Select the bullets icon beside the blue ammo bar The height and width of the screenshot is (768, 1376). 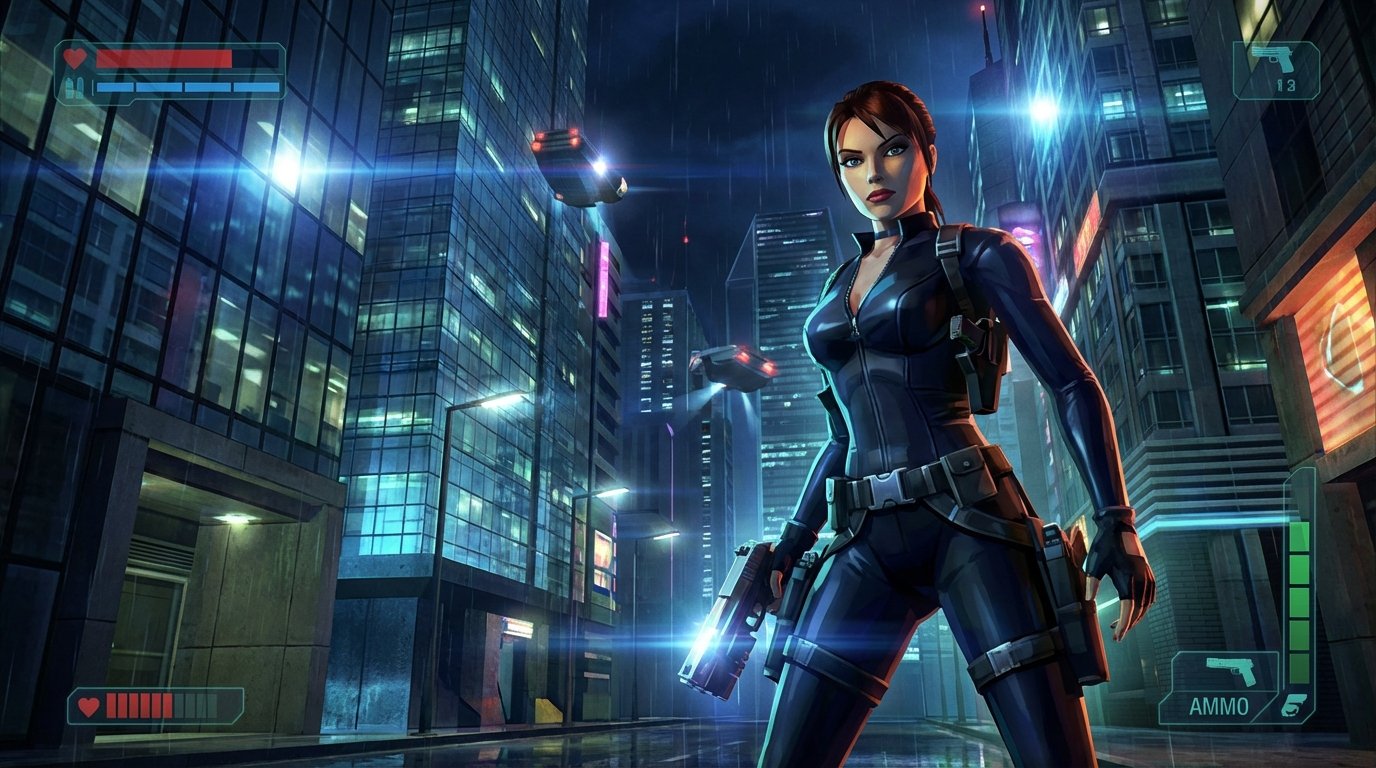74,87
